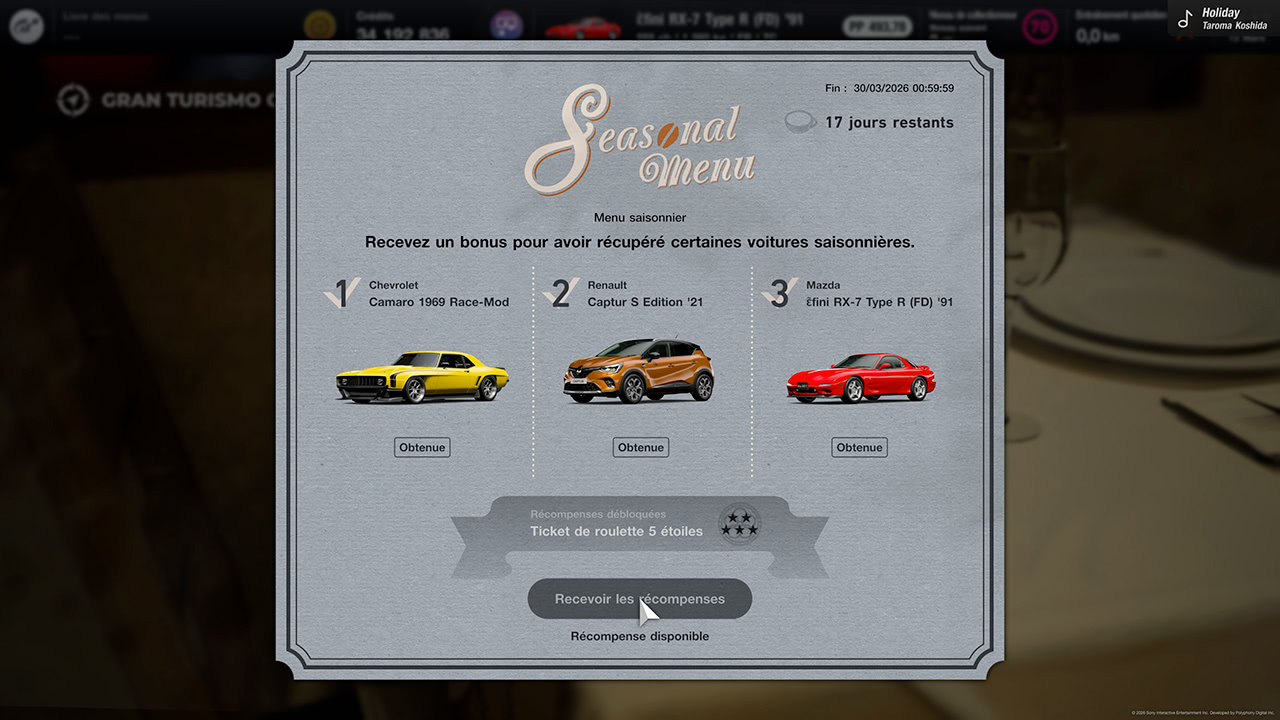1280x720 pixels.
Task: Click the bean icon next to 17 jours restants
Action: click(x=800, y=121)
